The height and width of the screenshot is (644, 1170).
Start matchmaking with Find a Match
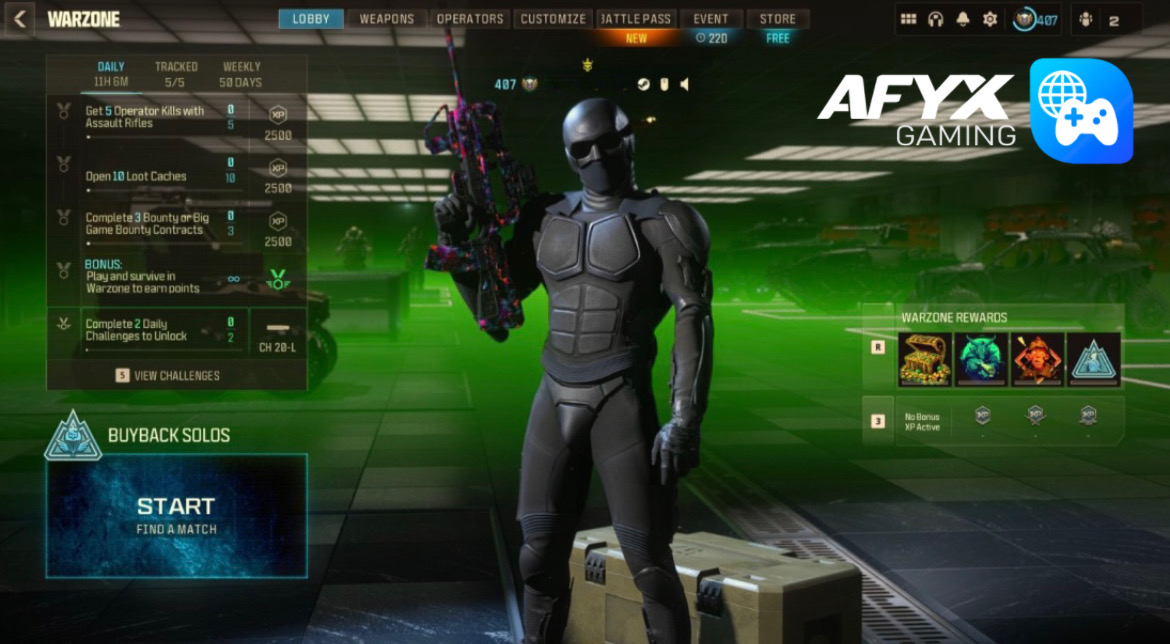[176, 514]
